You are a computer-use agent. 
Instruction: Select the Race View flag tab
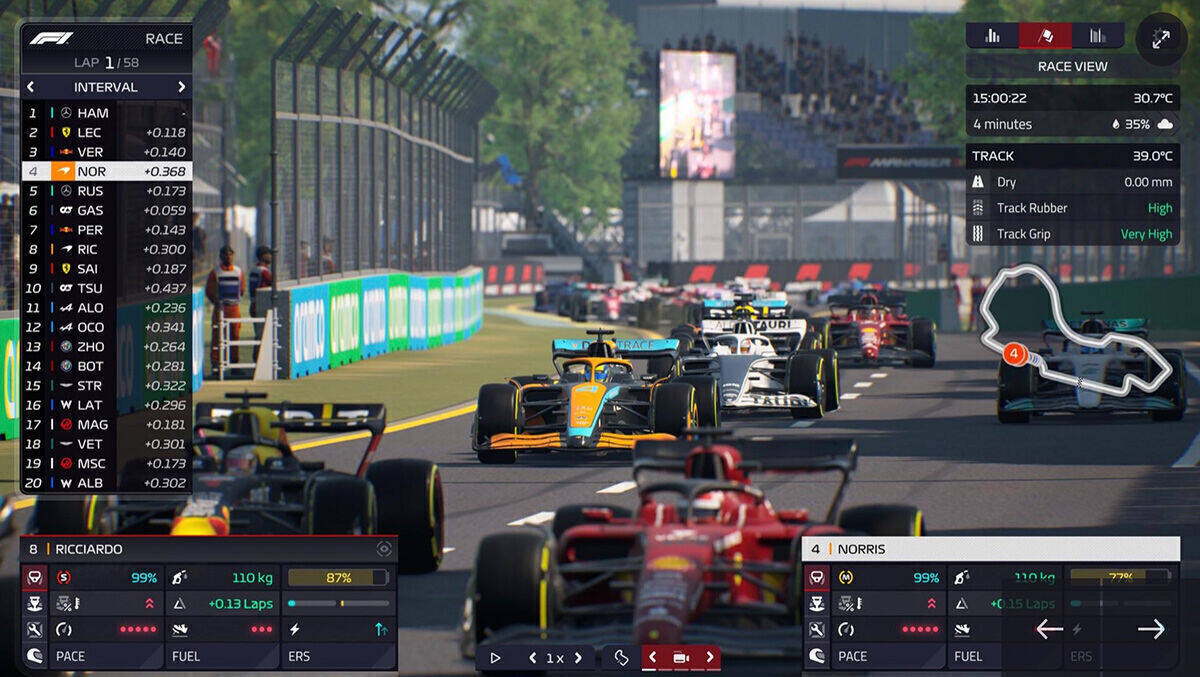[x=1045, y=36]
